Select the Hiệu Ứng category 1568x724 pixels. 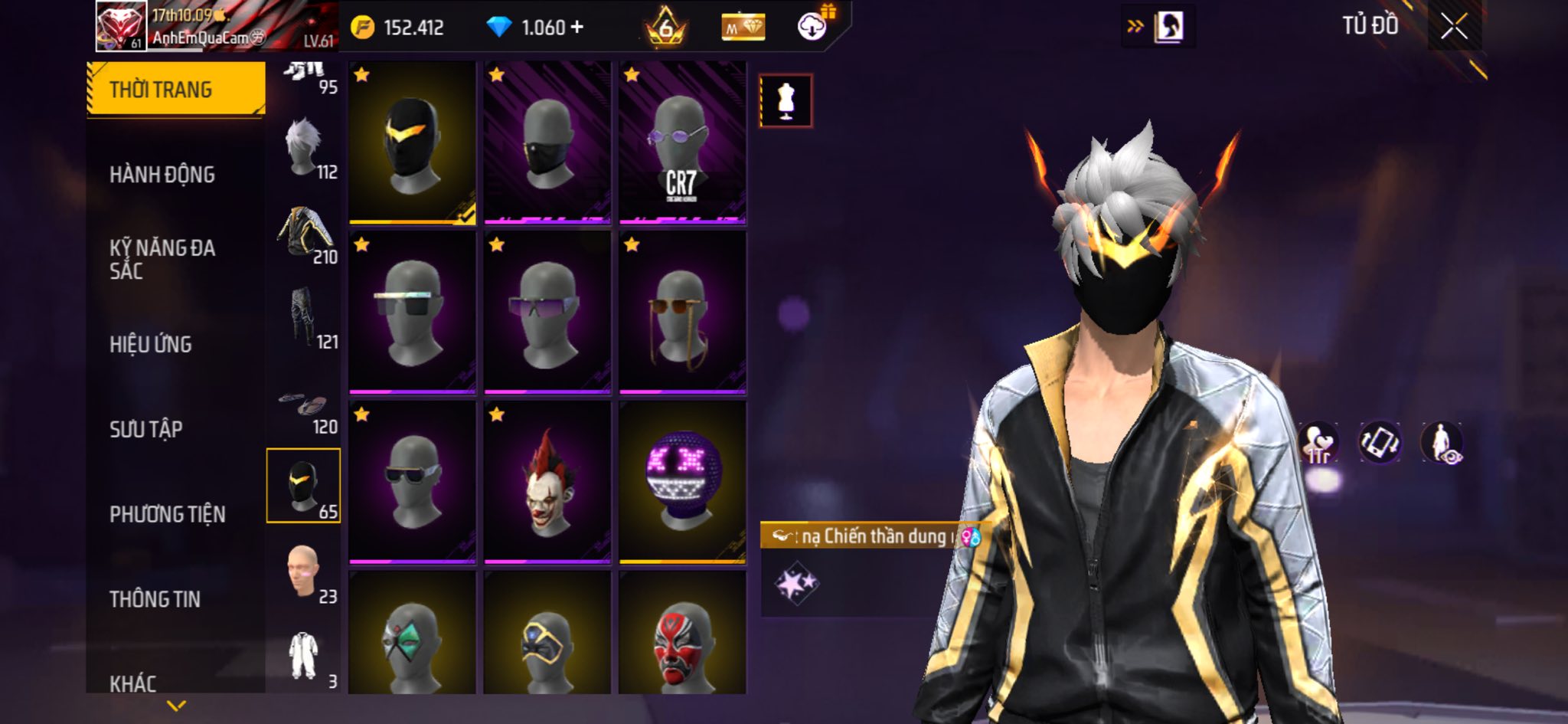(151, 345)
